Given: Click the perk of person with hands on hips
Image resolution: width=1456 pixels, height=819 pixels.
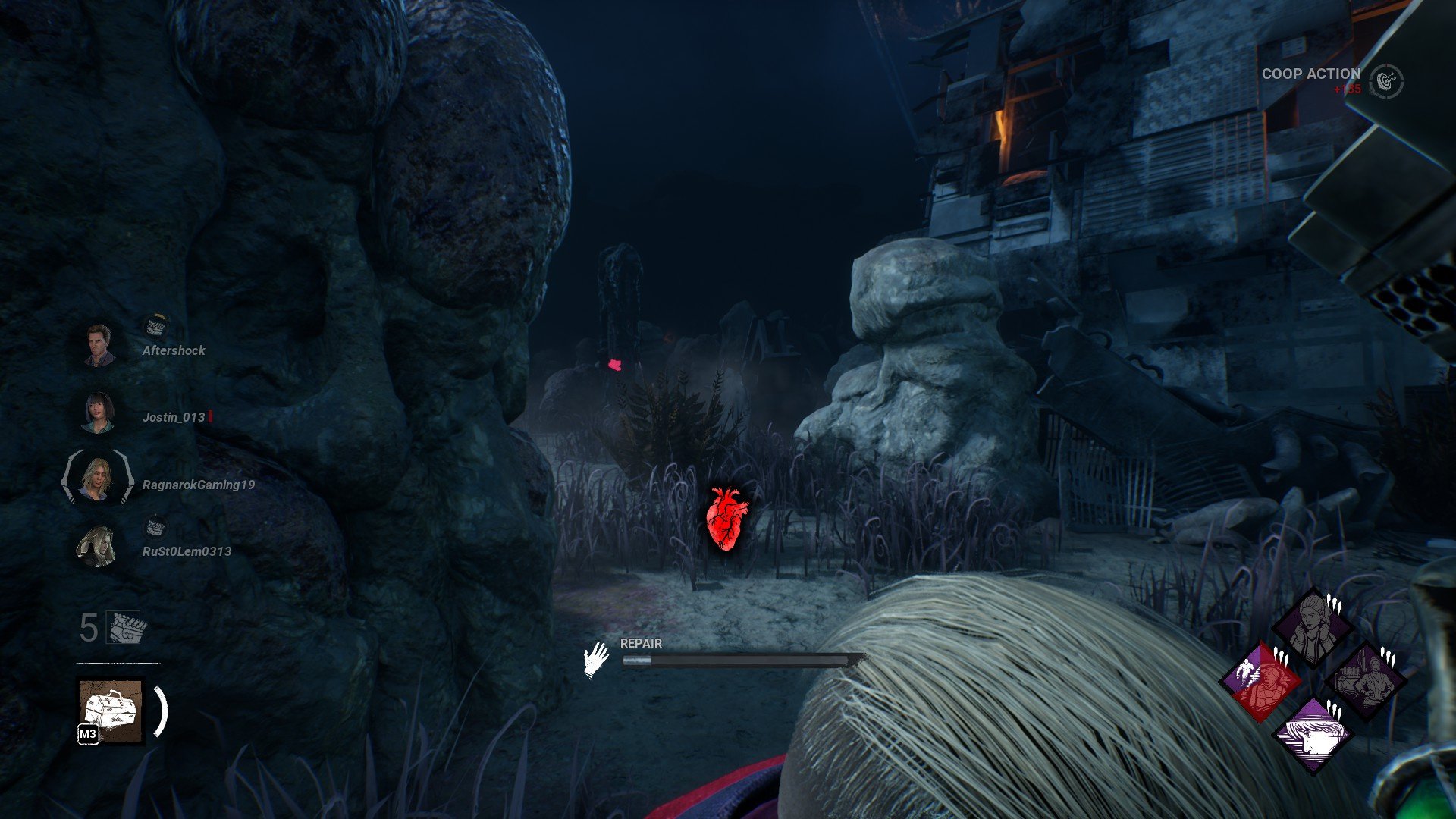Looking at the screenshot, I should click(x=1365, y=680).
